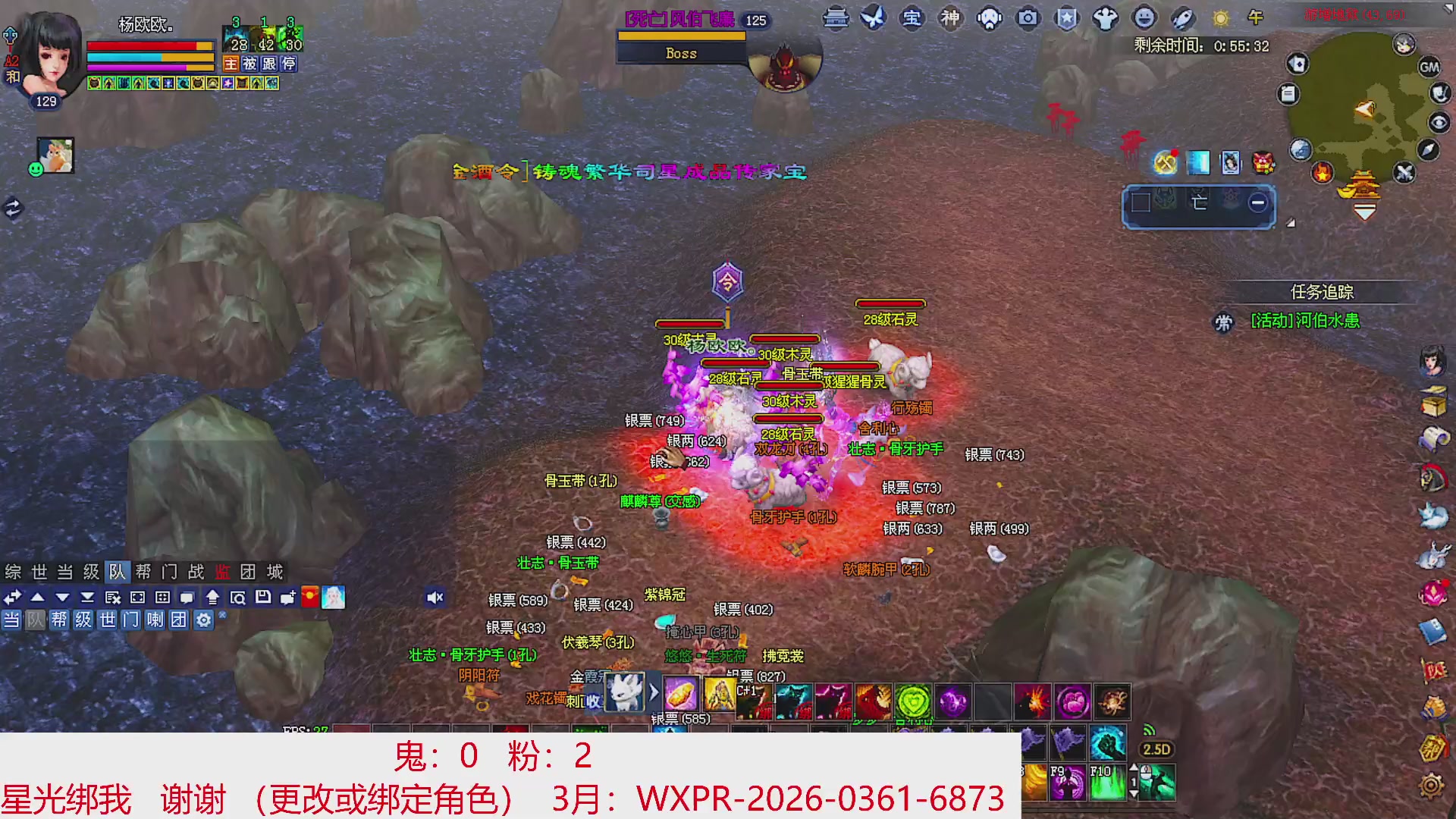
Task: Open the screenshot camera icon on the top bar
Action: coord(1028,19)
